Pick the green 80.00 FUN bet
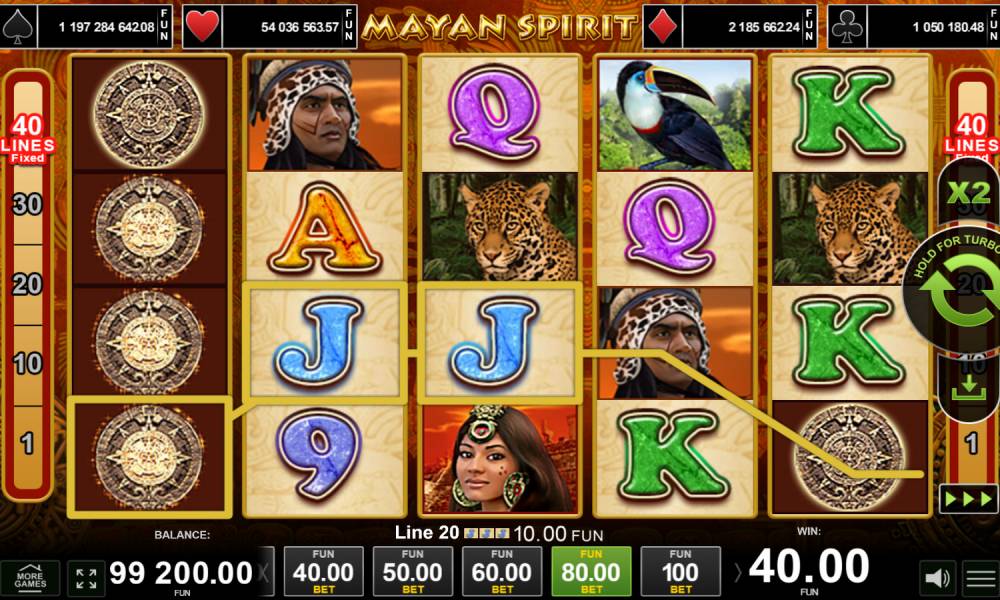The height and width of the screenshot is (600, 1000). 591,572
